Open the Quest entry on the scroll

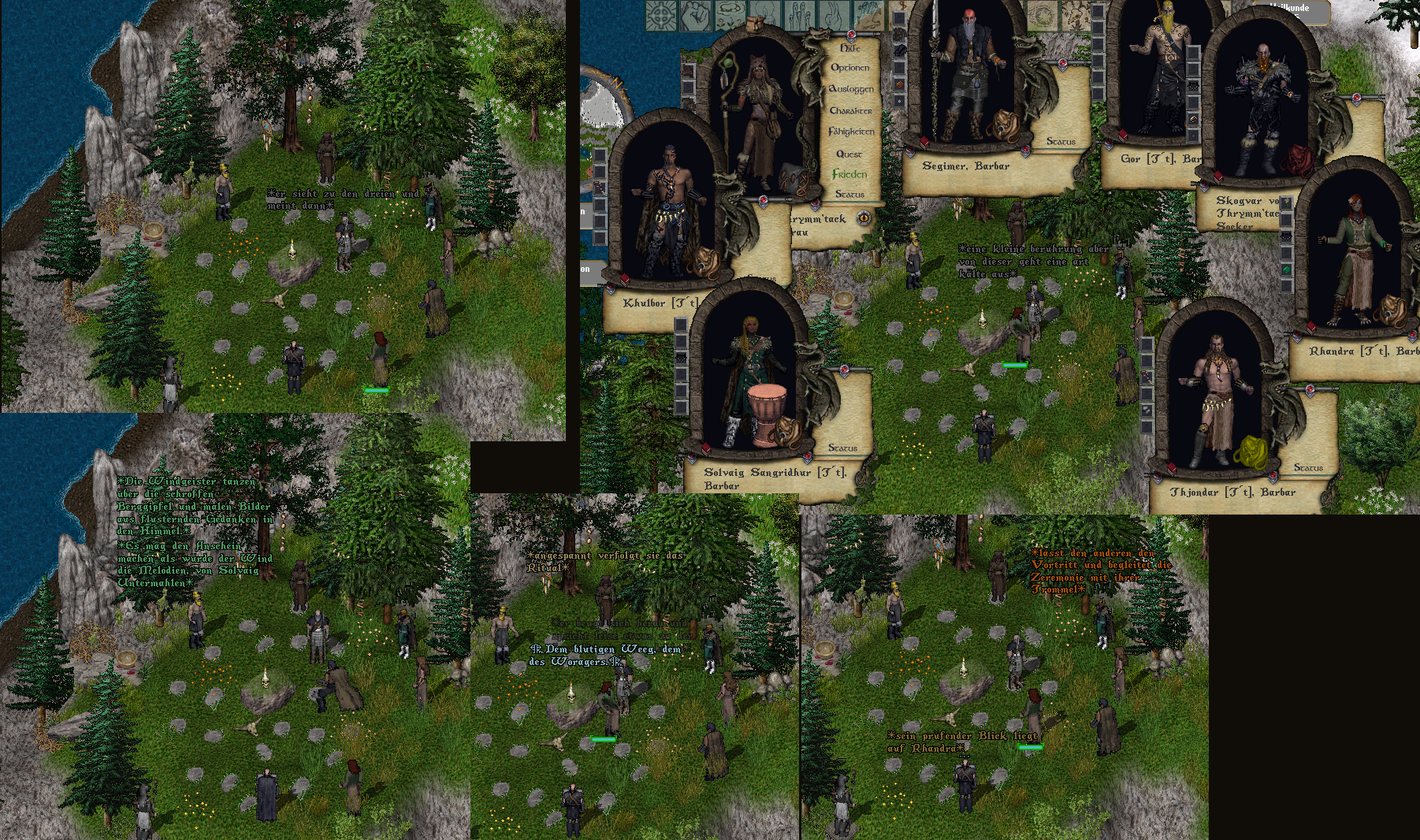tap(849, 154)
